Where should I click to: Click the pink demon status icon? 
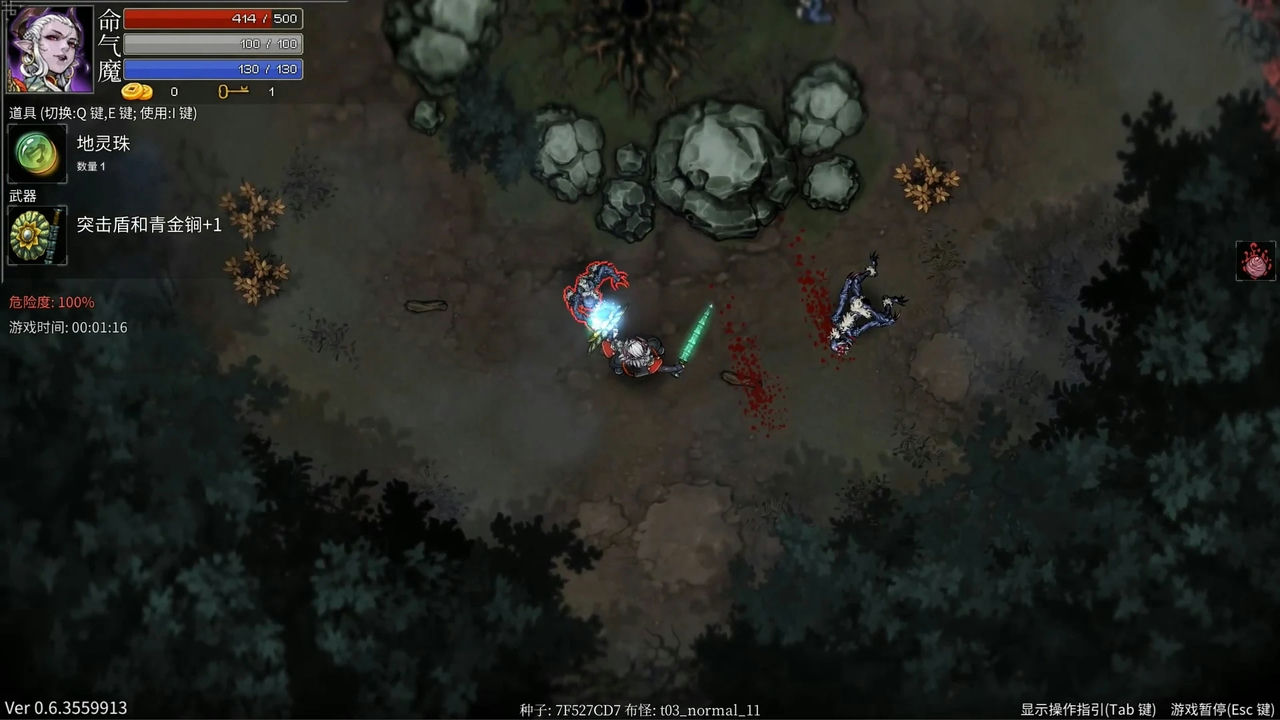tap(1256, 262)
